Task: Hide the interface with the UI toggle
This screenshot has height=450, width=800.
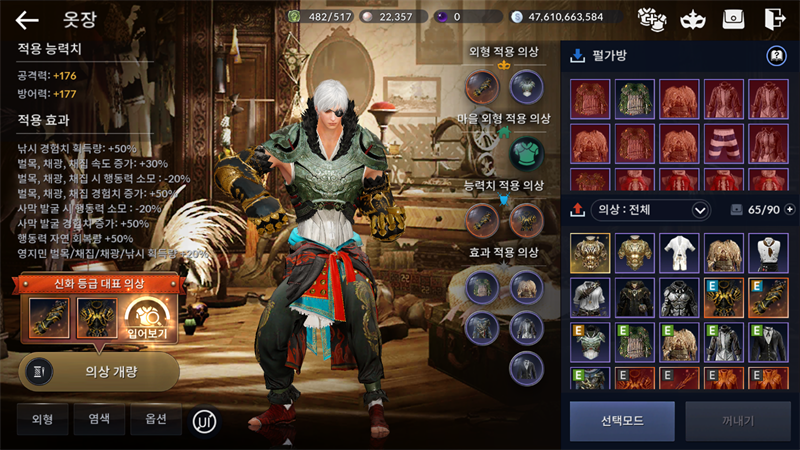Action: click(205, 420)
